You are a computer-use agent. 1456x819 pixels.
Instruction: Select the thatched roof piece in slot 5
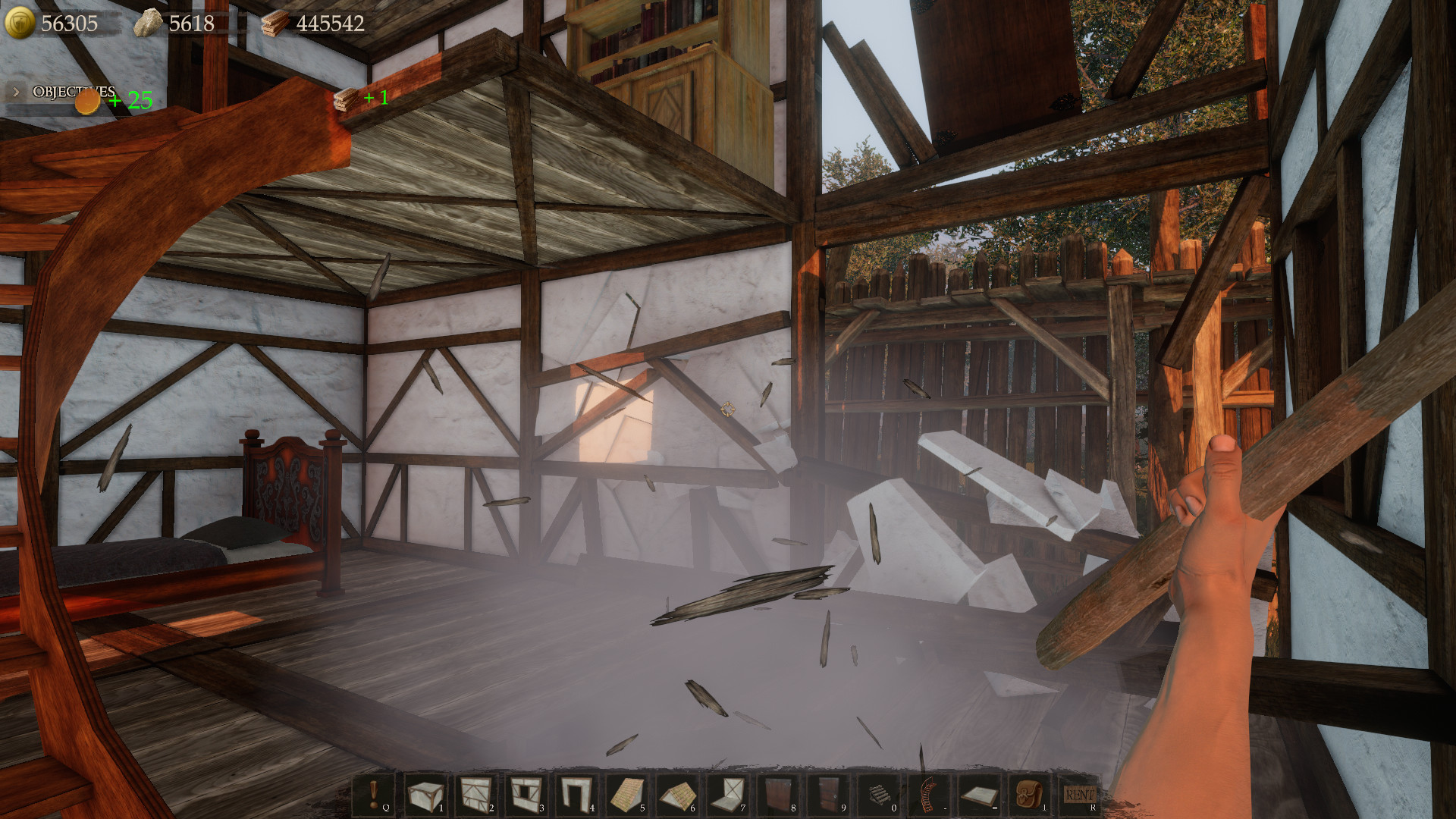pos(627,794)
